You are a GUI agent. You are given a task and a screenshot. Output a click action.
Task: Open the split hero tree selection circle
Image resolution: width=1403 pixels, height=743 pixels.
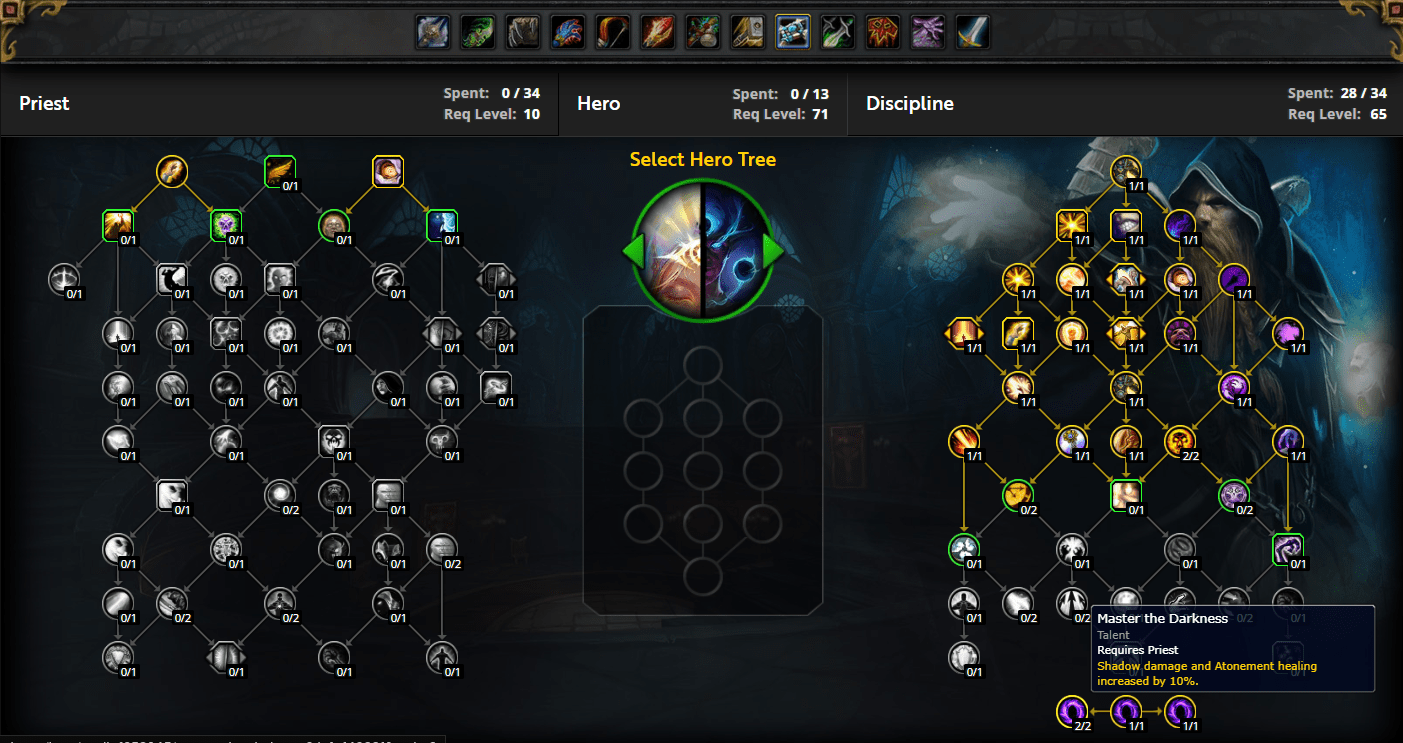702,250
